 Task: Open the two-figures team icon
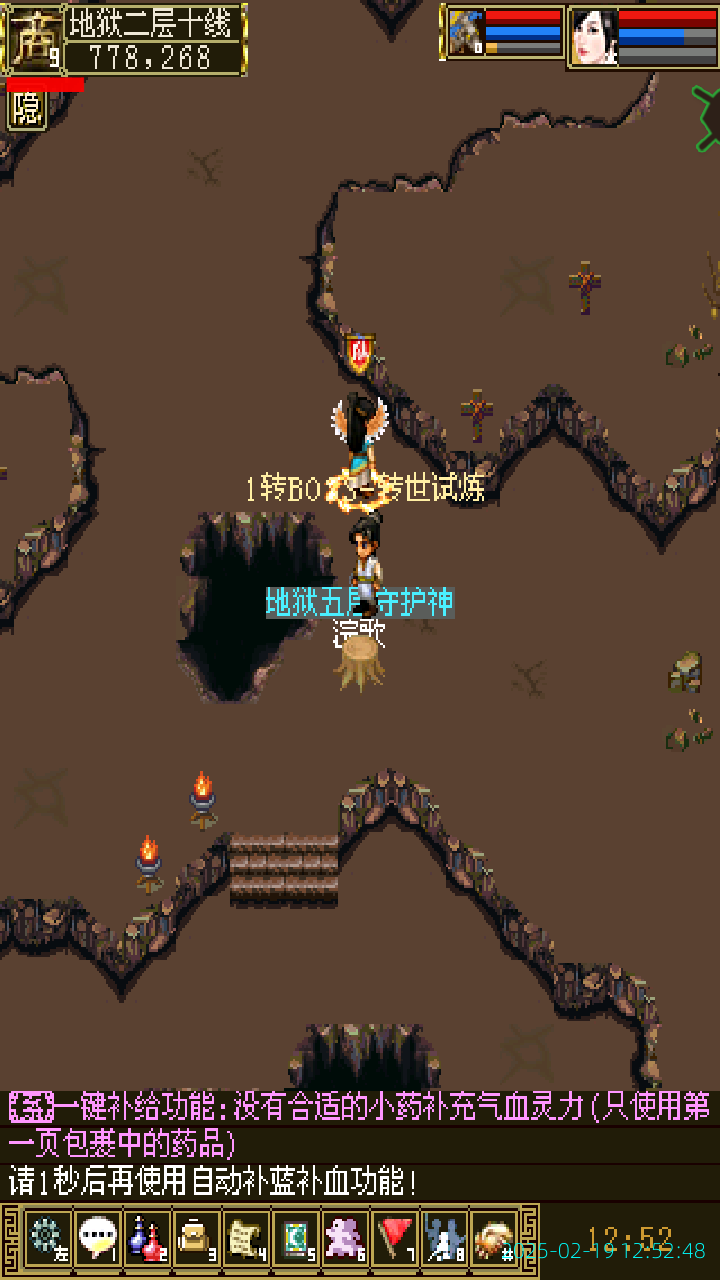pos(445,1239)
